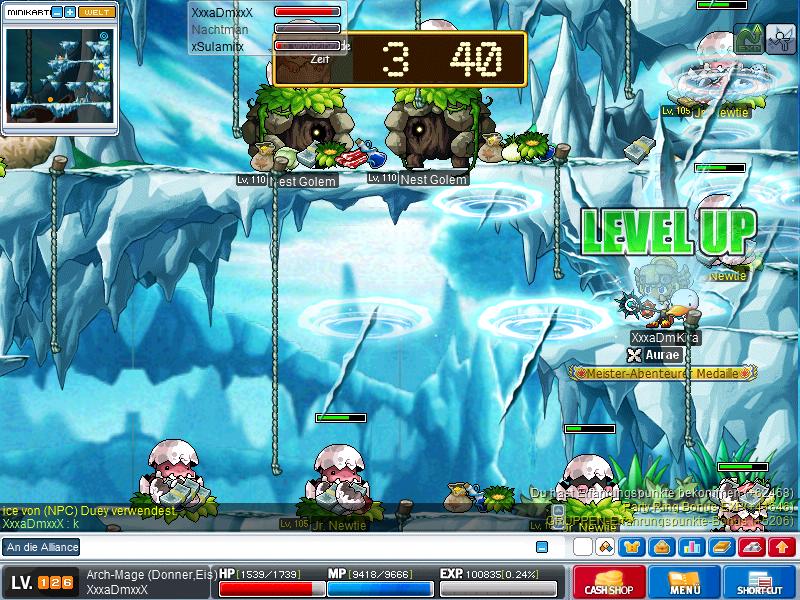Image resolution: width=800 pixels, height=600 pixels.
Task: Open the Menü button
Action: (685, 582)
